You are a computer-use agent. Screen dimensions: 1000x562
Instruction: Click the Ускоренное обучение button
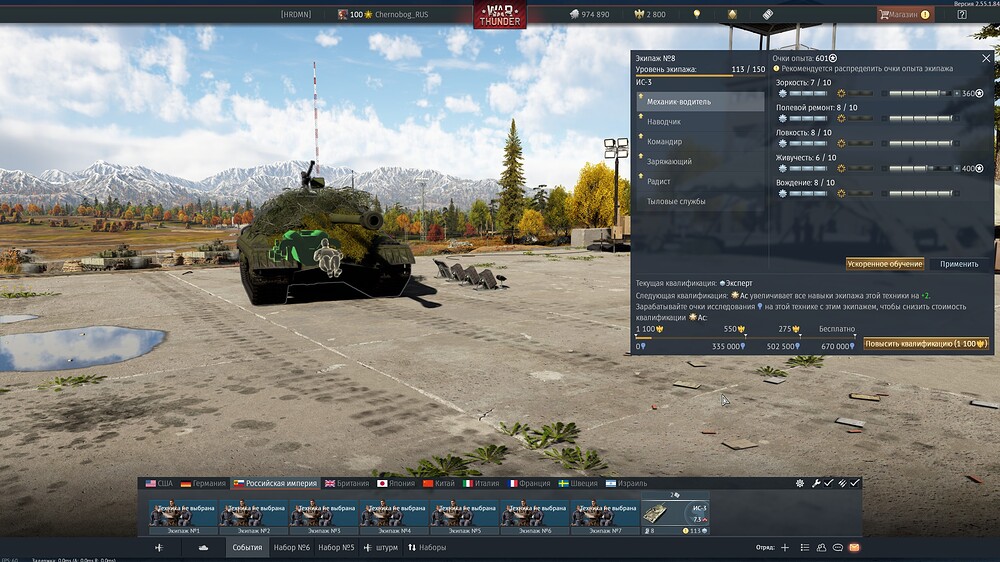885,264
